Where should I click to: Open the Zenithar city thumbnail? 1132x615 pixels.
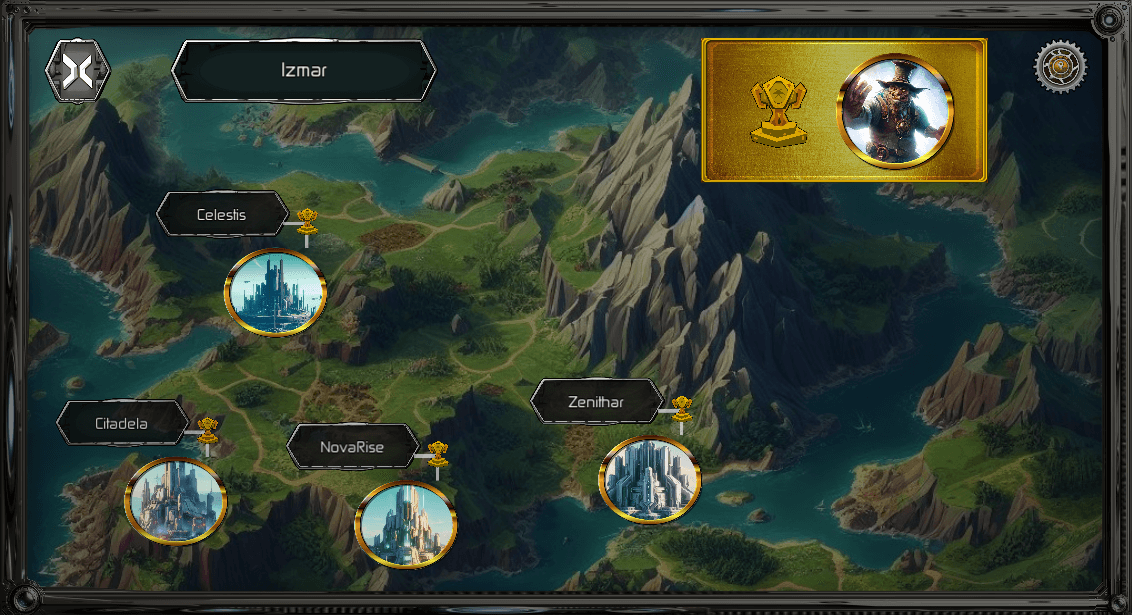(650, 480)
